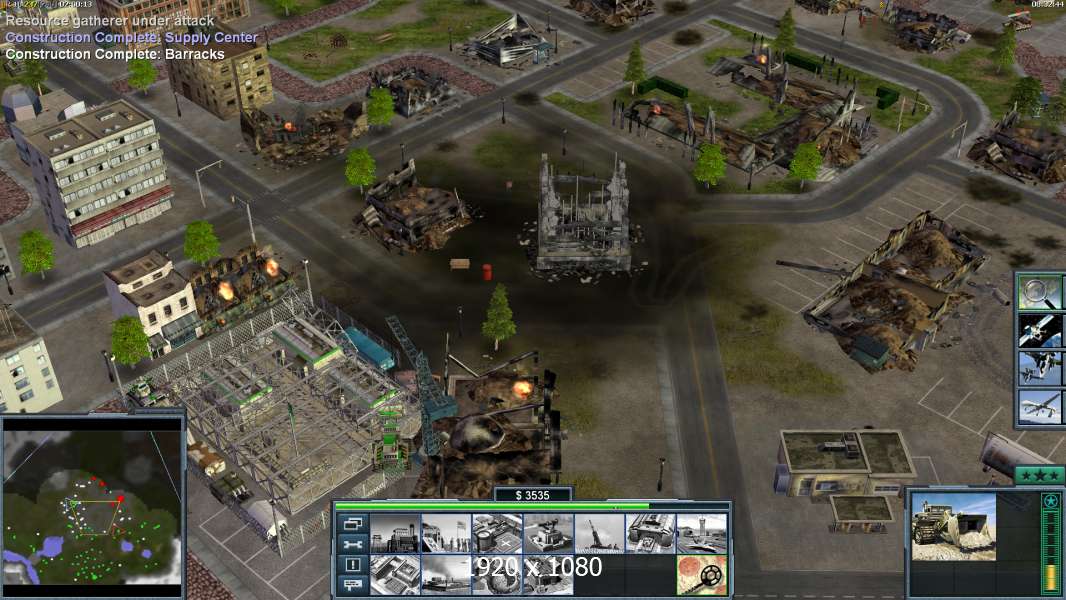Click the wrench button on command bar
This screenshot has height=600, width=1066.
click(x=352, y=545)
